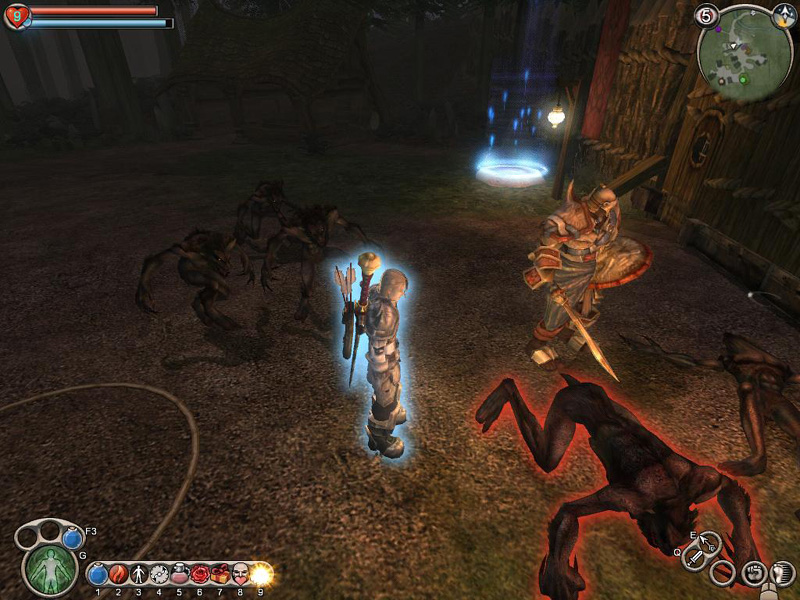Use the grey circular disc hotbar item
800x600 pixels.
tap(158, 575)
